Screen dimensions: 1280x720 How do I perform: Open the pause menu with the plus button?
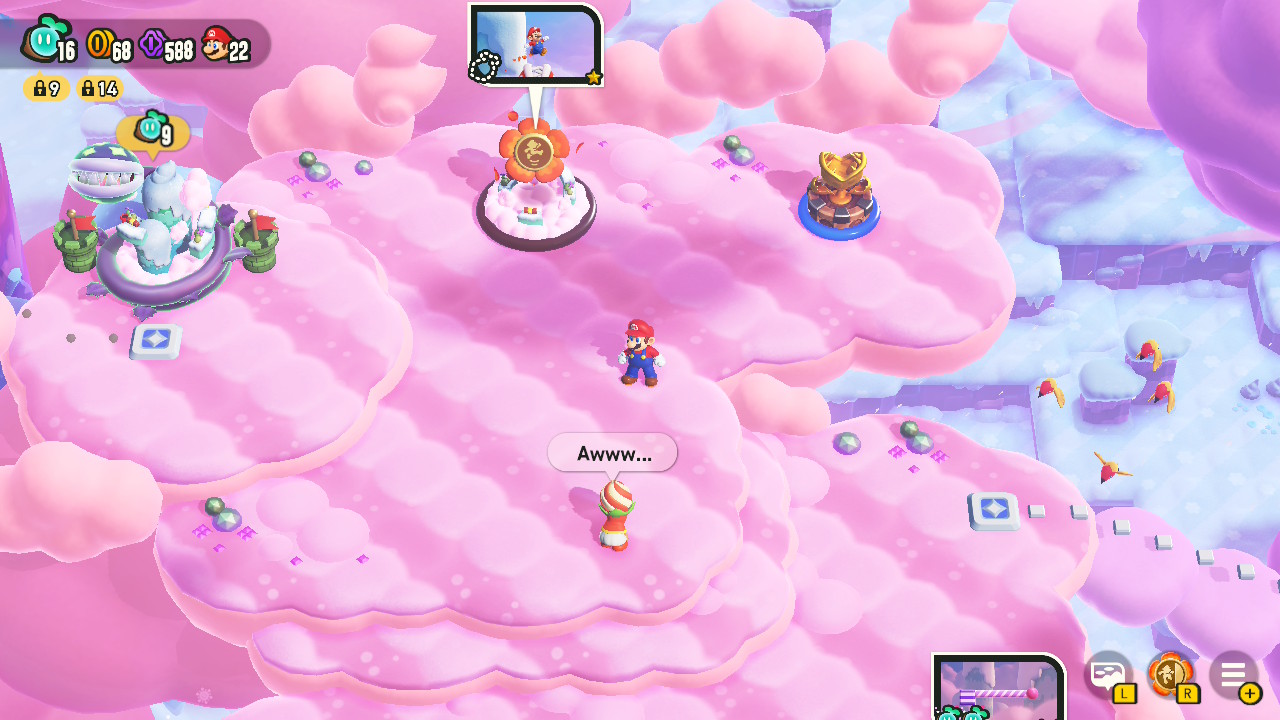[x=1248, y=694]
